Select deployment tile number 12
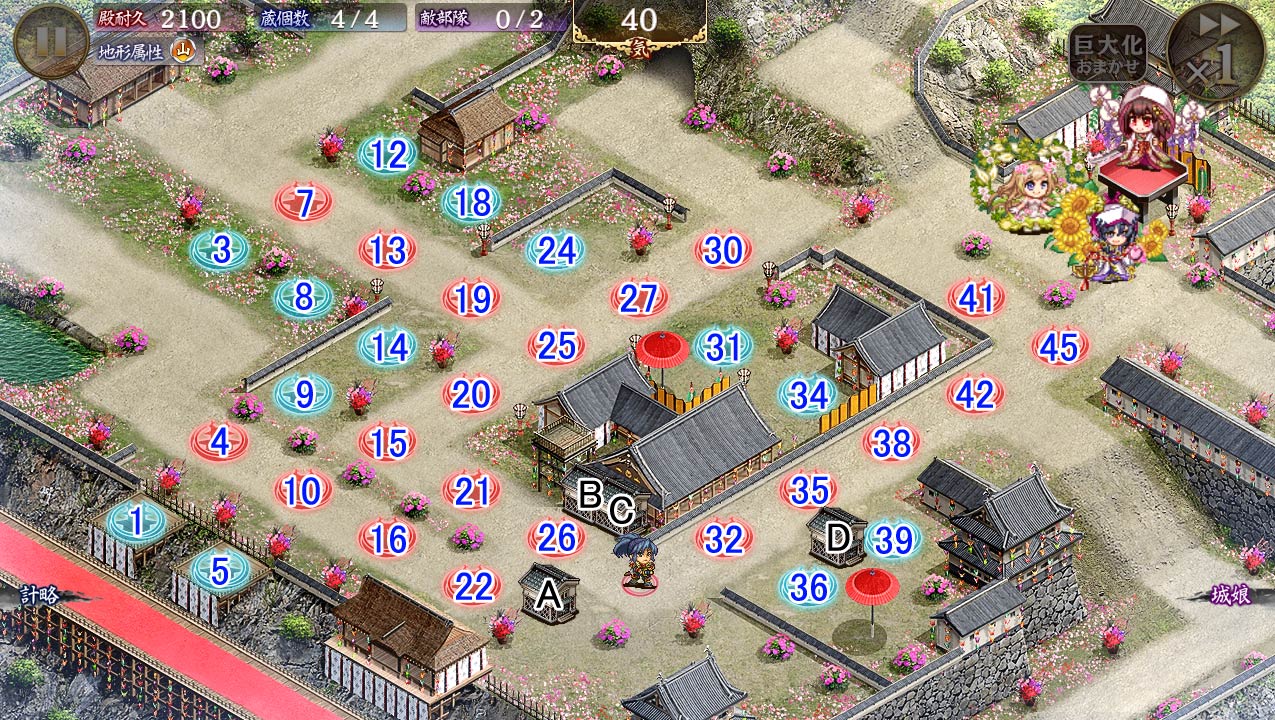The width and height of the screenshot is (1275, 720). [x=388, y=155]
